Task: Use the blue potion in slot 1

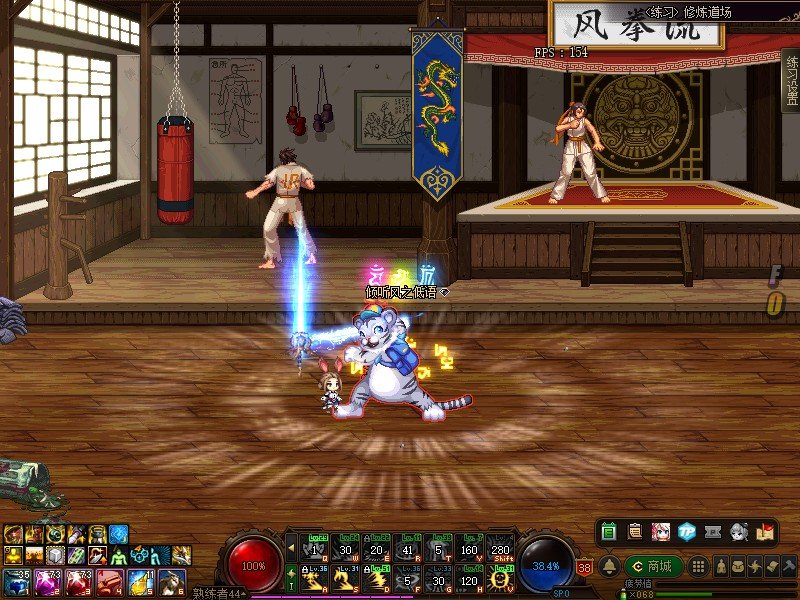Action: coord(16,580)
